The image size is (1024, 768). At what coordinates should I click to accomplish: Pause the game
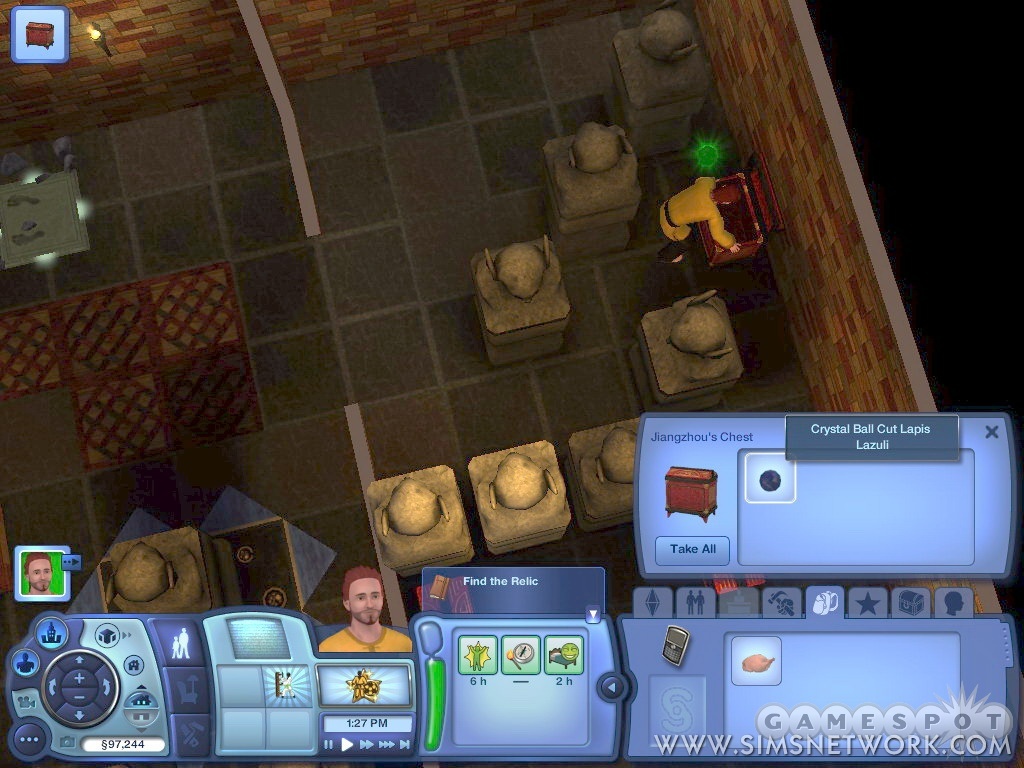point(329,744)
